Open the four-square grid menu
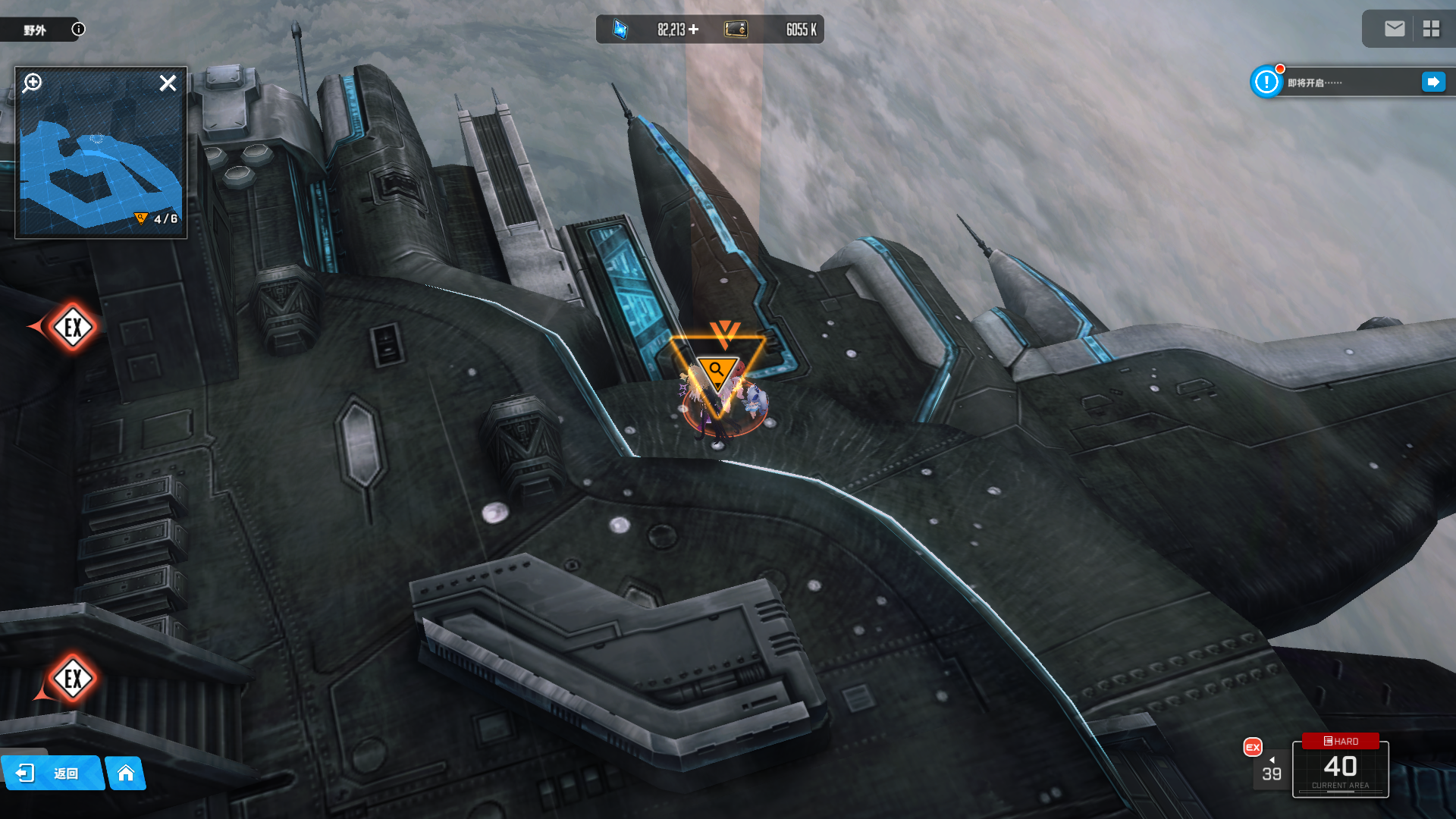Viewport: 1456px width, 819px height. point(1431,29)
